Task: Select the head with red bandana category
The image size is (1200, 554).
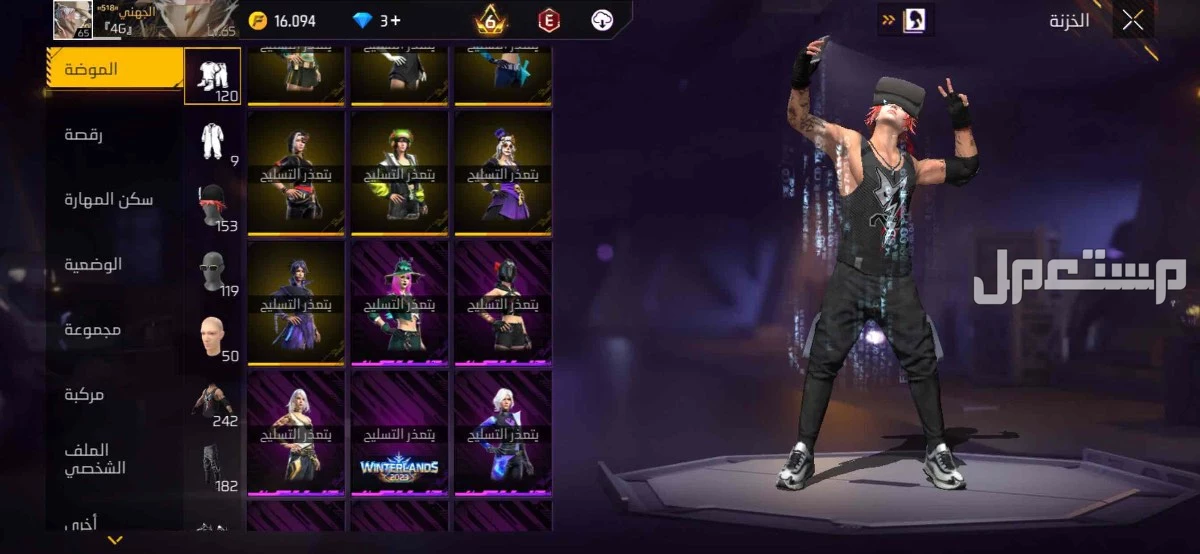Action: click(212, 206)
